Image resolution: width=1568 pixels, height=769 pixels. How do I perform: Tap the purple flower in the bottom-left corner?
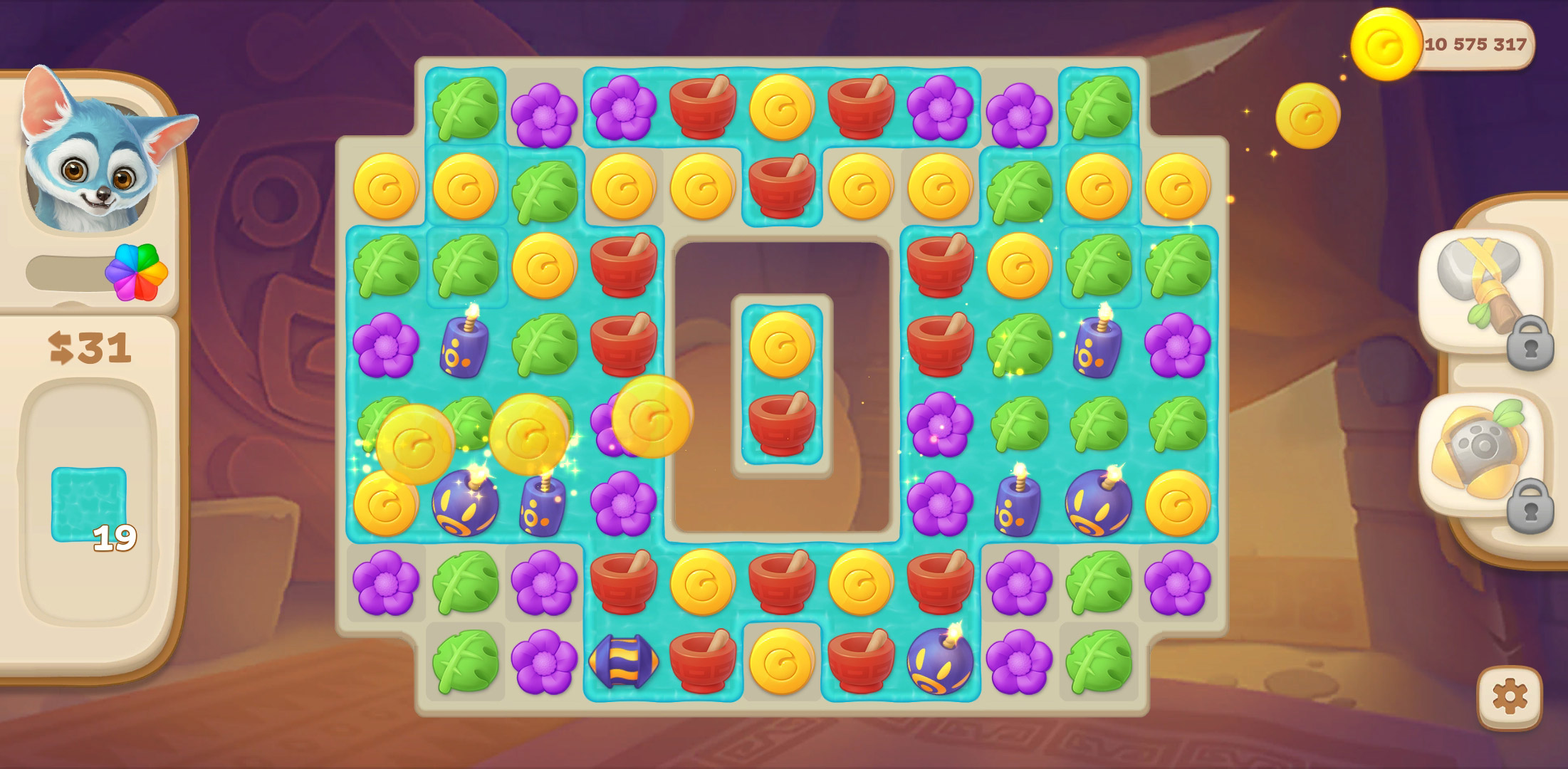pos(385,585)
